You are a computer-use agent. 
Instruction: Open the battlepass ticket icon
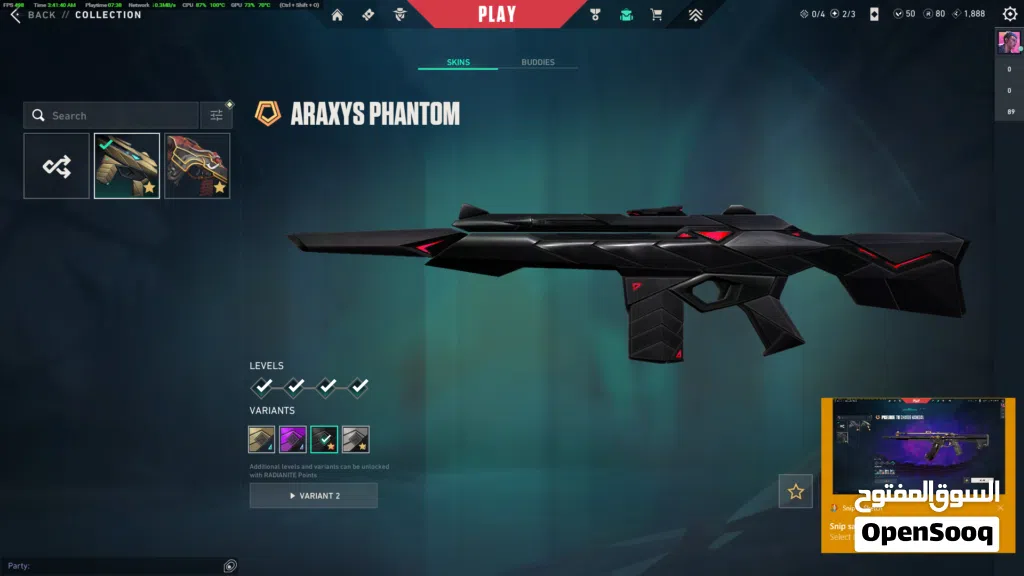point(367,15)
